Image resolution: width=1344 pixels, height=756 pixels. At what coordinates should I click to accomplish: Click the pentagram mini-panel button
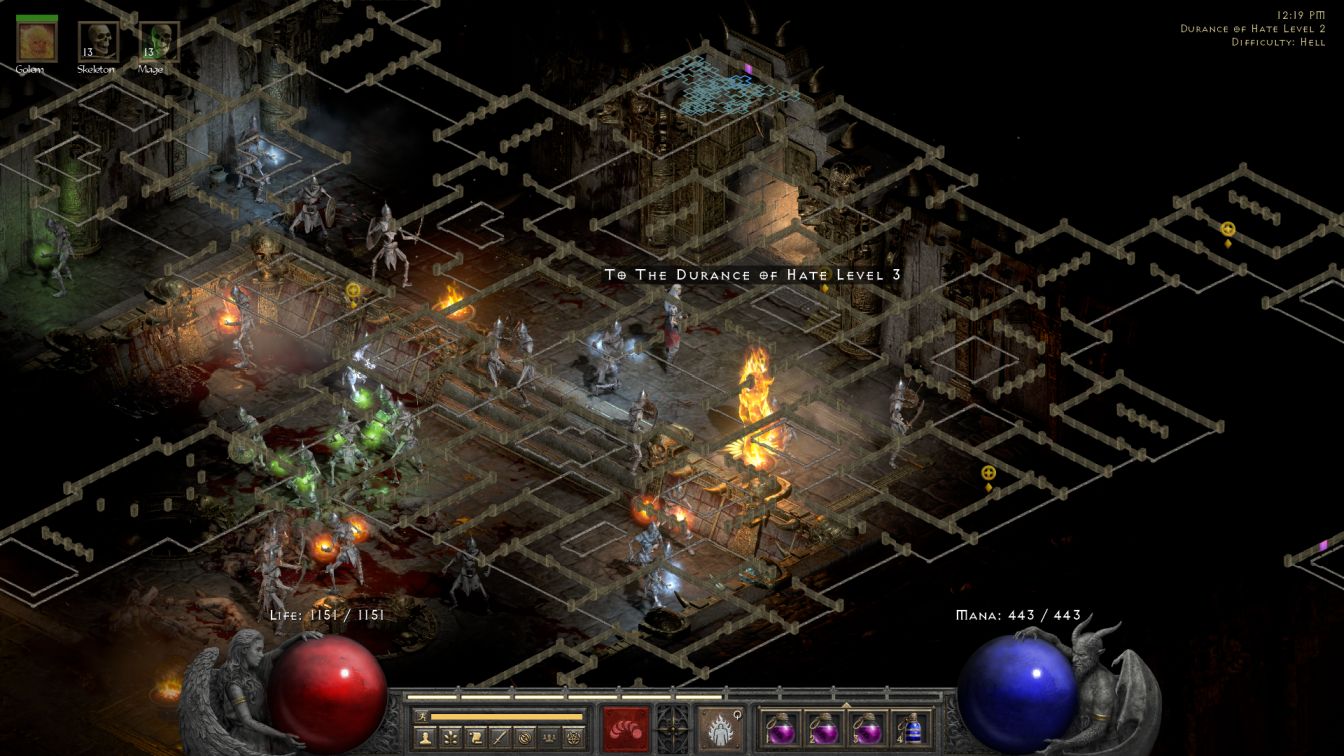click(574, 737)
